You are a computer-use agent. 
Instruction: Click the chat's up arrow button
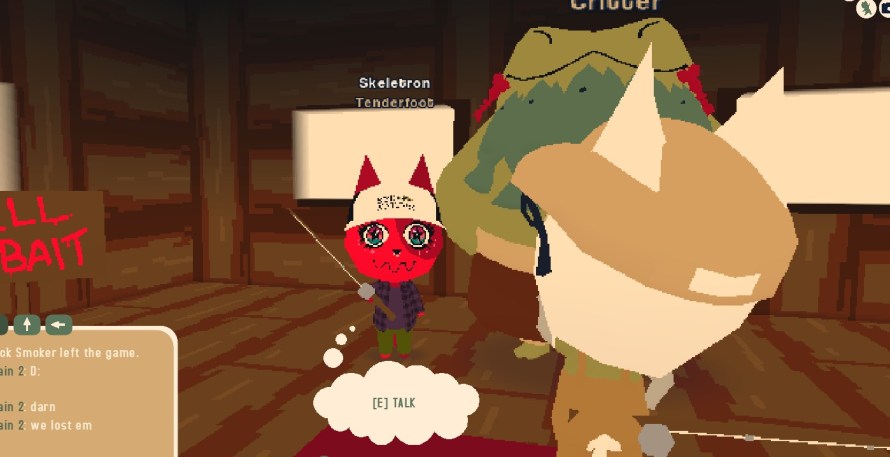tap(27, 324)
